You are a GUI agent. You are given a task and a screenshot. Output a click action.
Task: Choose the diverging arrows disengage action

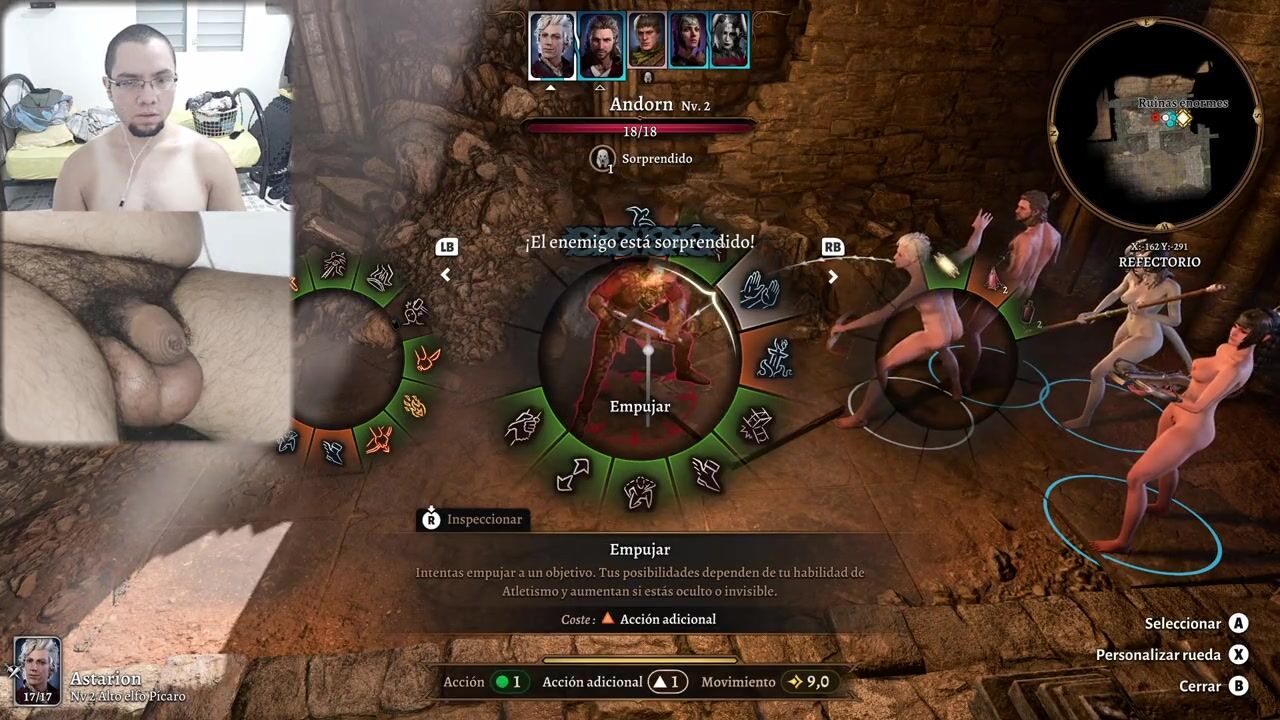point(573,474)
